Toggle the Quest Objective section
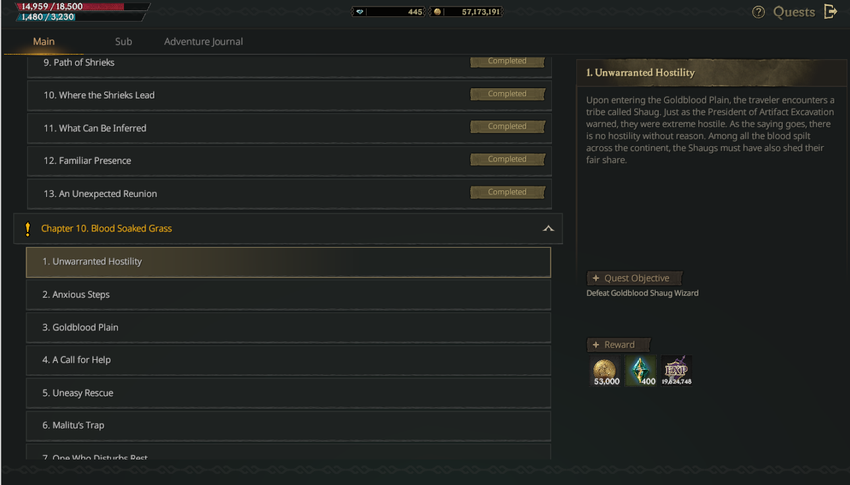 [634, 278]
